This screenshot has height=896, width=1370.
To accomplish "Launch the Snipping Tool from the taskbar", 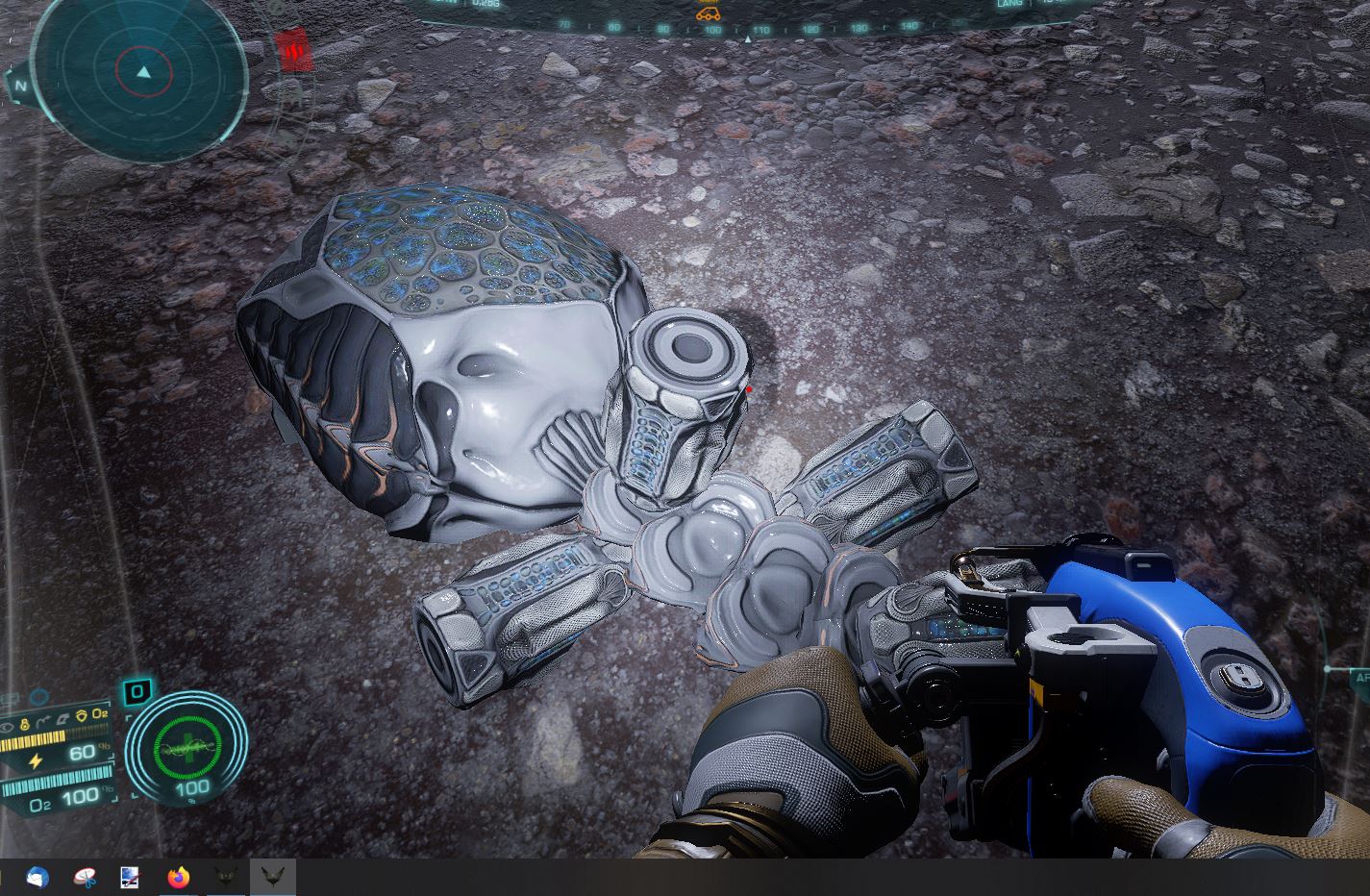I will pyautogui.click(x=85, y=877).
